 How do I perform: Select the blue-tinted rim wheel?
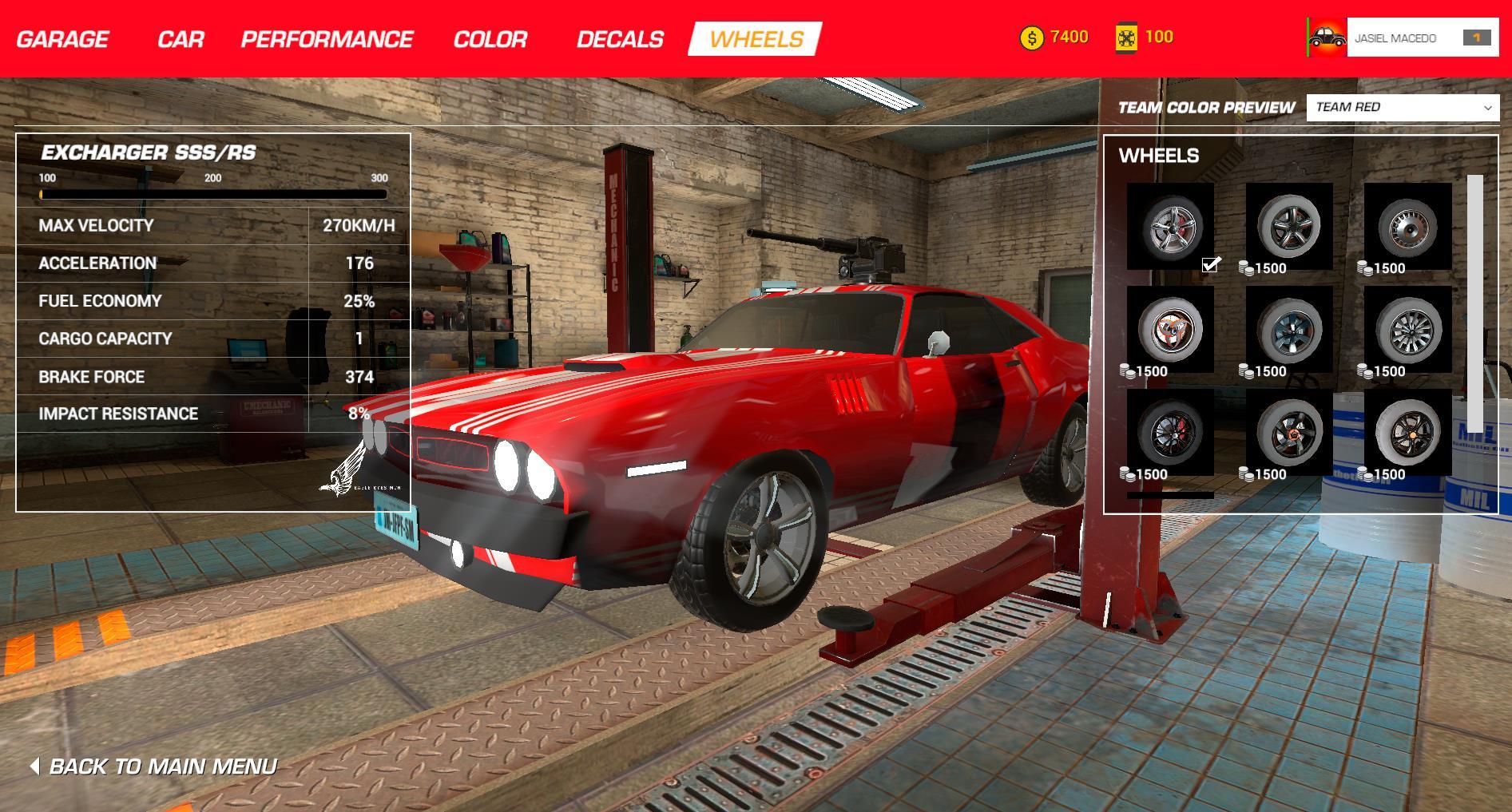pos(1289,329)
